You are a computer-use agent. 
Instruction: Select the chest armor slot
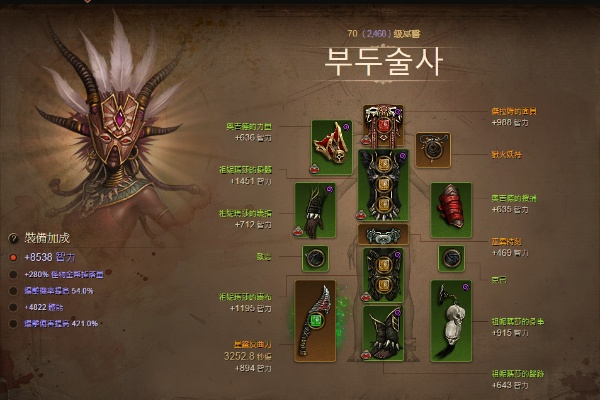[x=382, y=186]
